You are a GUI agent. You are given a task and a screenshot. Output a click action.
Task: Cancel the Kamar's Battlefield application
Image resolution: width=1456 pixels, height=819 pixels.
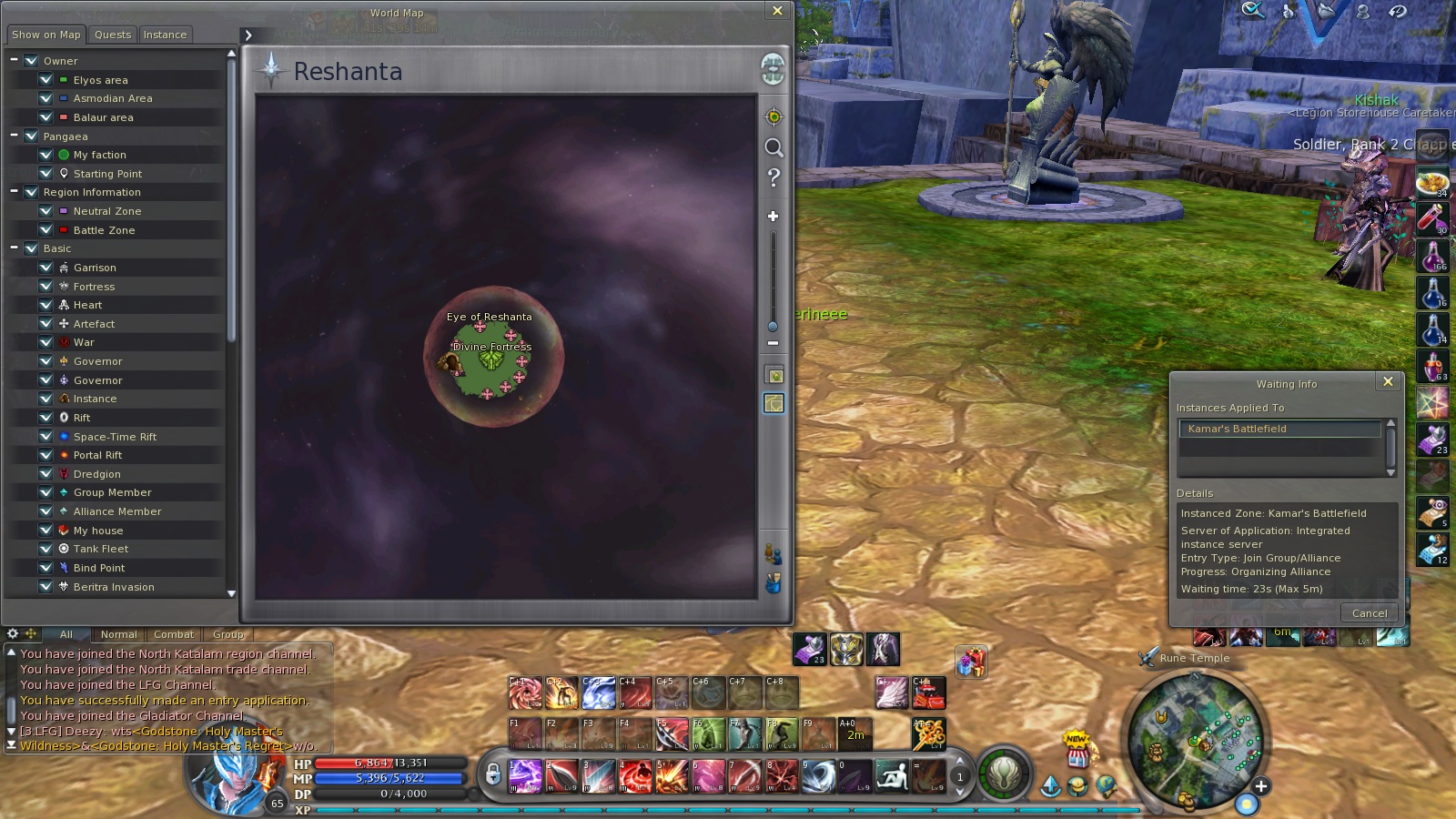[x=1369, y=613]
